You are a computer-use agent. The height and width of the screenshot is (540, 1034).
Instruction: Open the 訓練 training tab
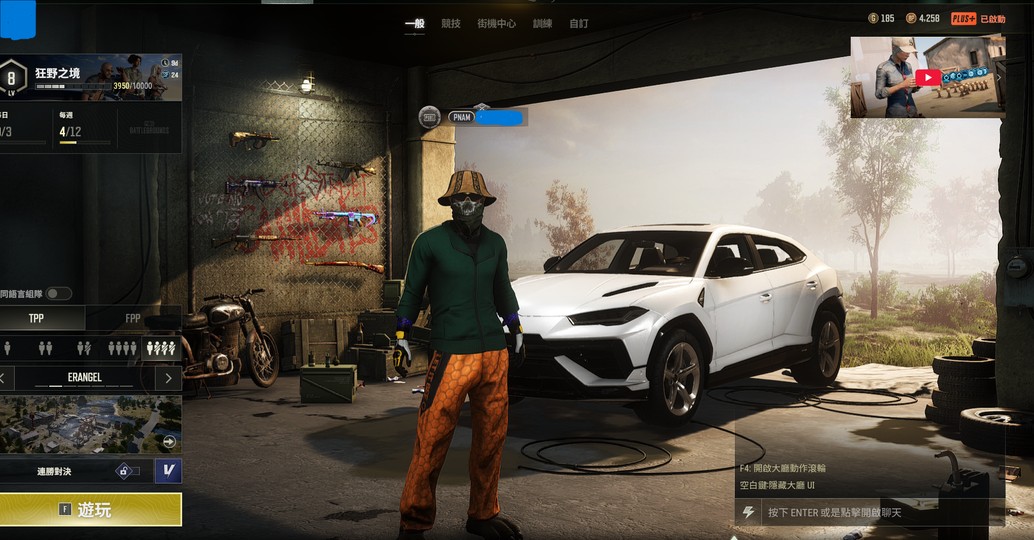(x=542, y=22)
